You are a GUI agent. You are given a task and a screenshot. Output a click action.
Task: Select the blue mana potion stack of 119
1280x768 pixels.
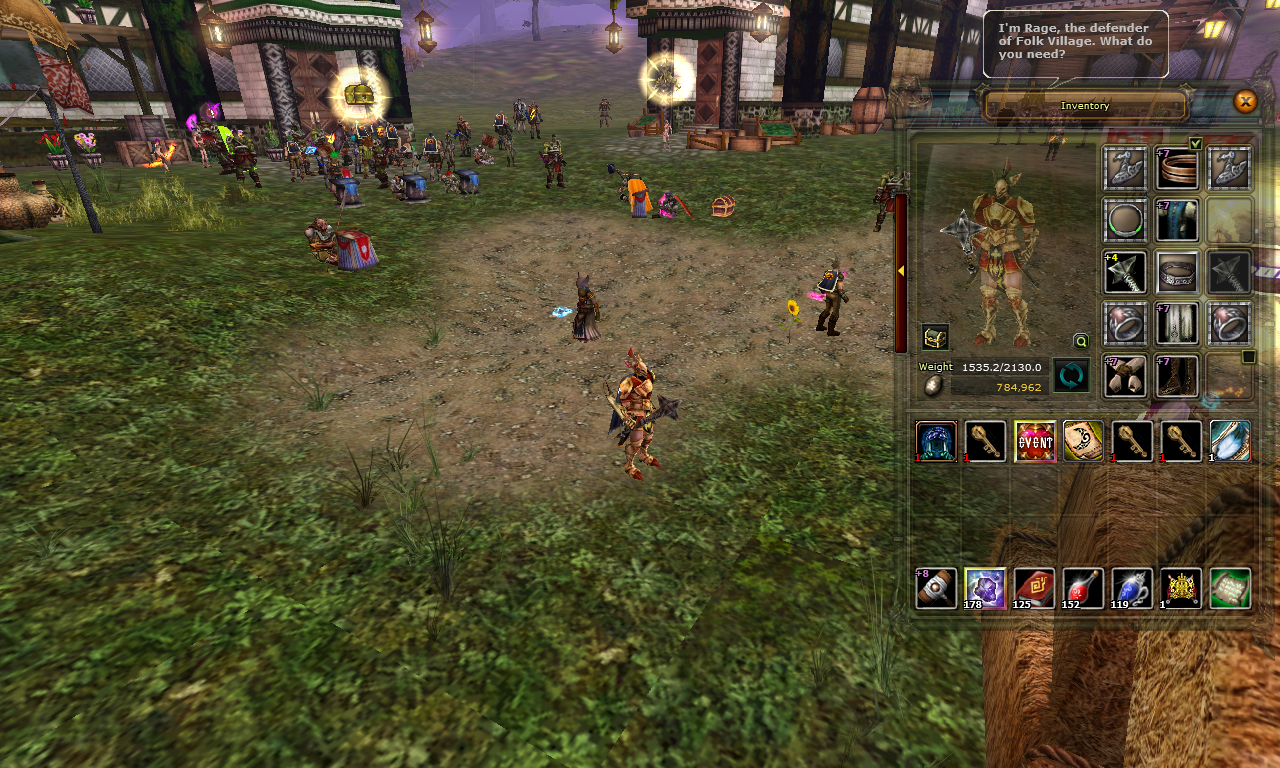pos(1132,588)
